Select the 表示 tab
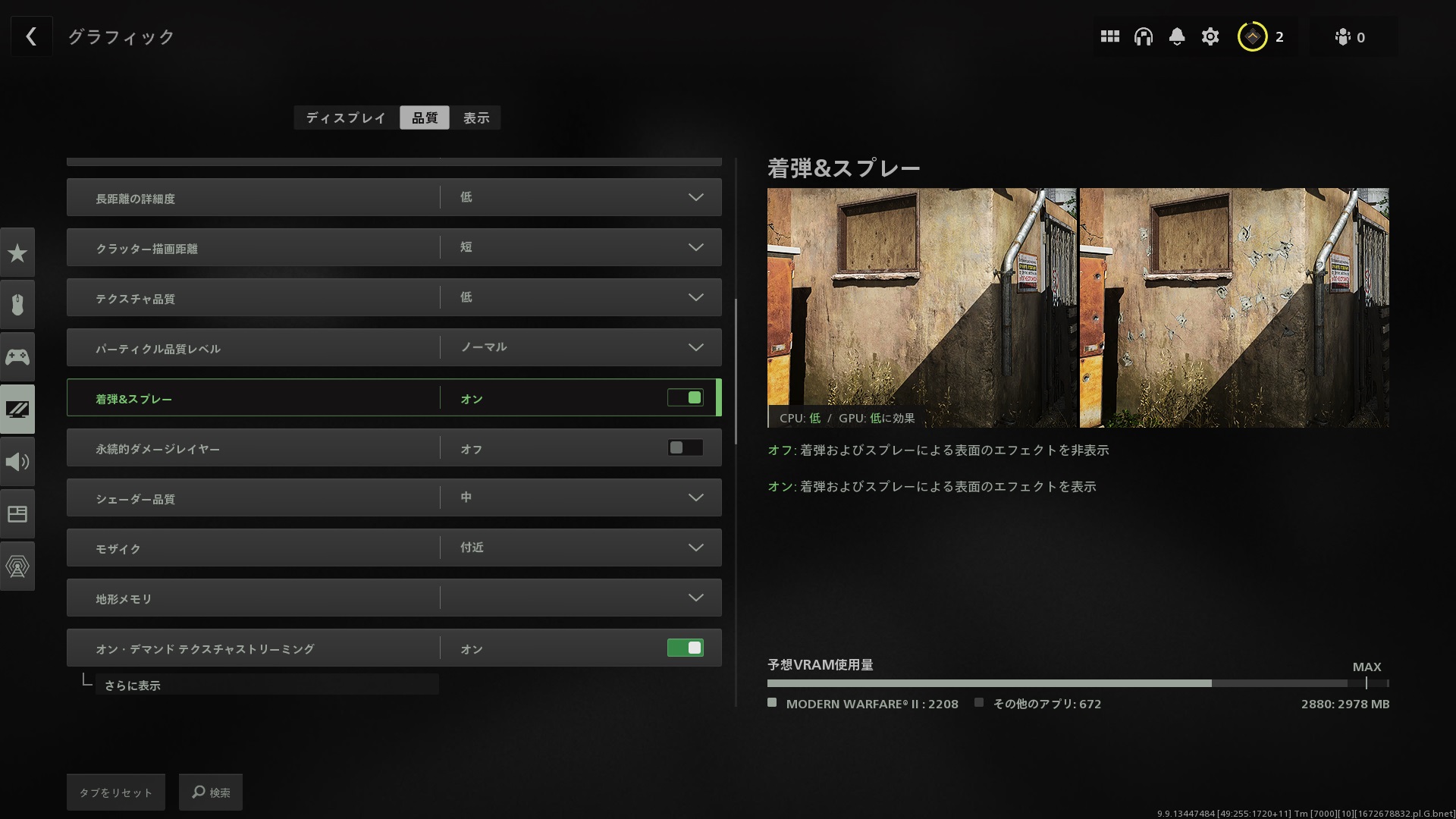 (476, 118)
